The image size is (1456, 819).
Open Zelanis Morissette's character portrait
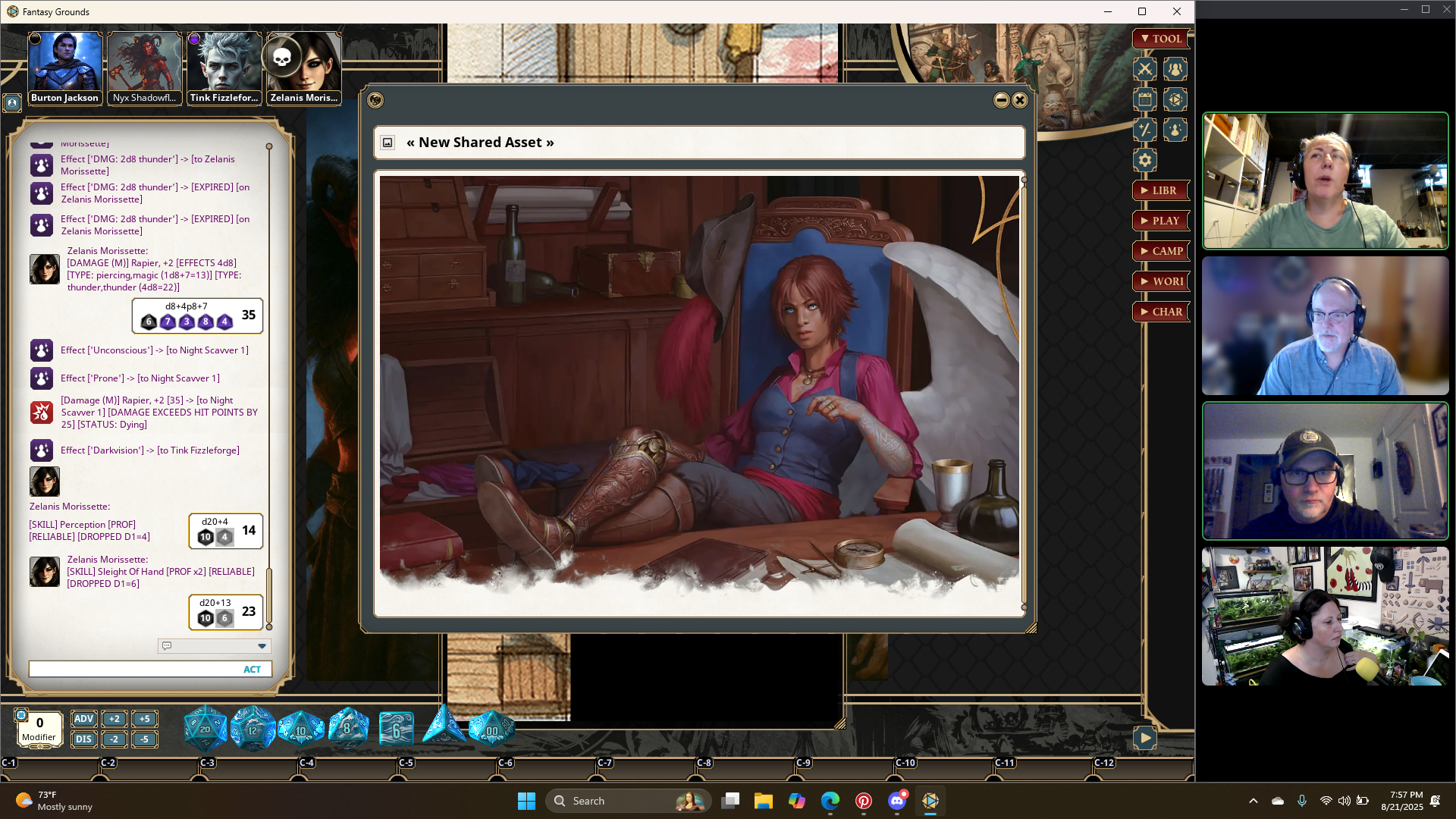304,68
